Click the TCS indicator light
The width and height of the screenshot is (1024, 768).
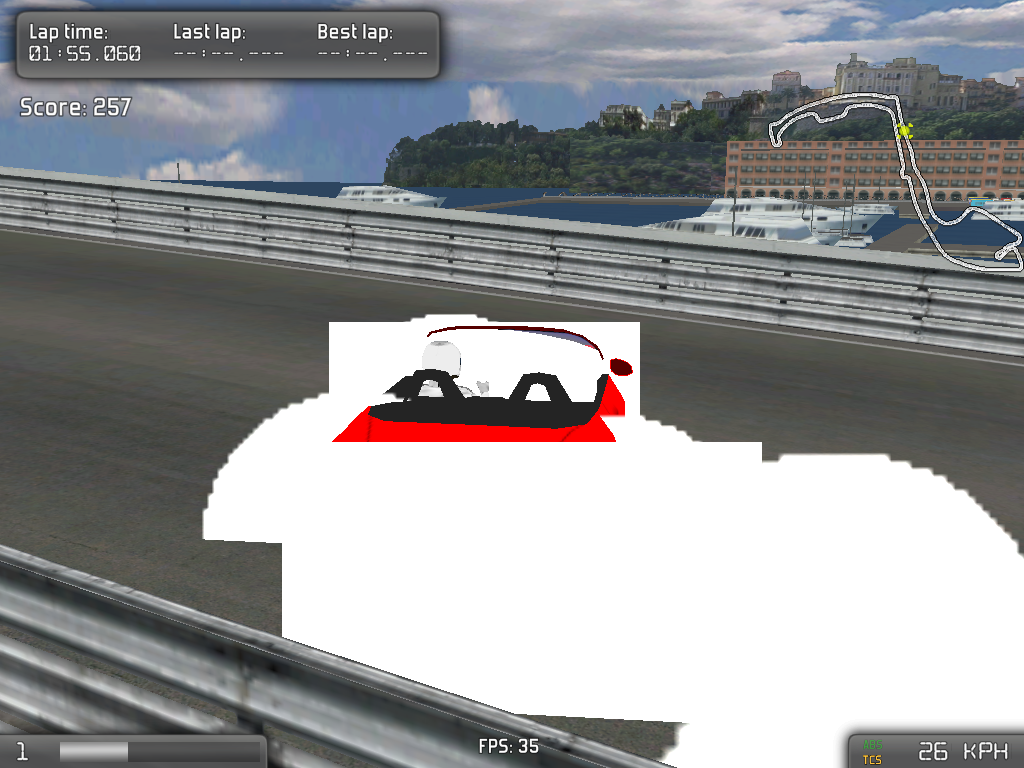(x=872, y=759)
